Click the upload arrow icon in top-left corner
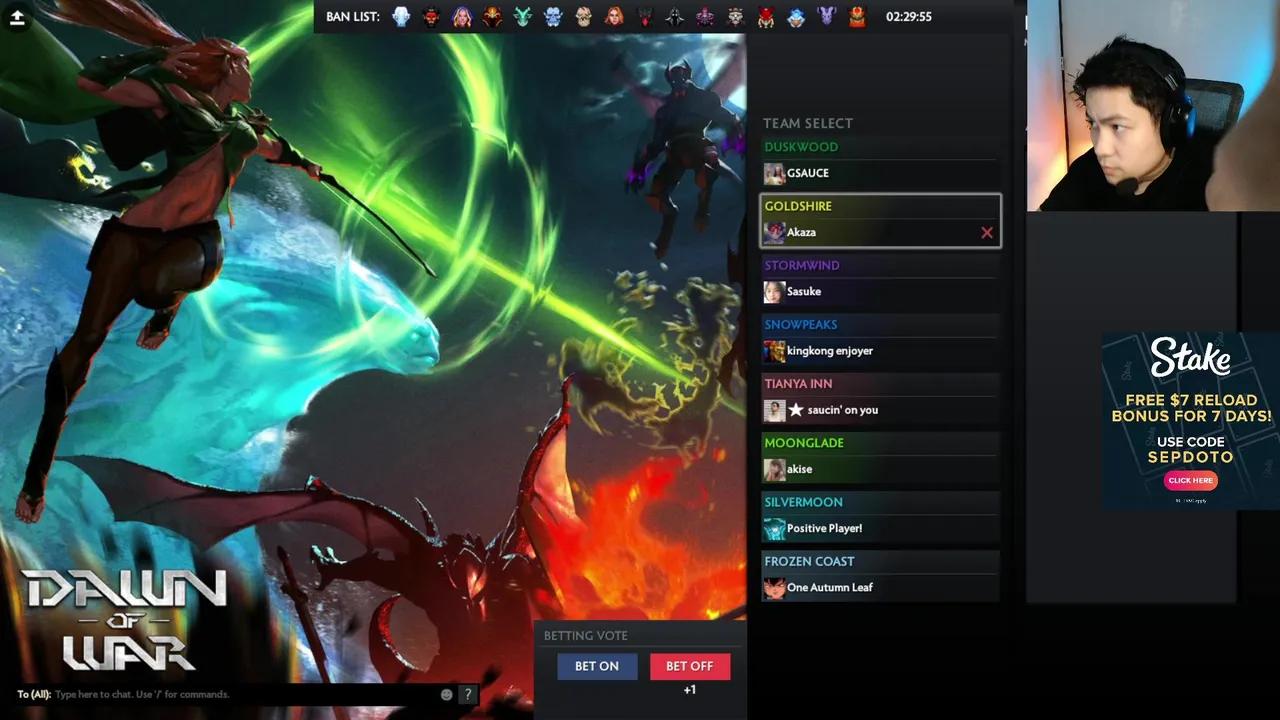 [x=17, y=16]
